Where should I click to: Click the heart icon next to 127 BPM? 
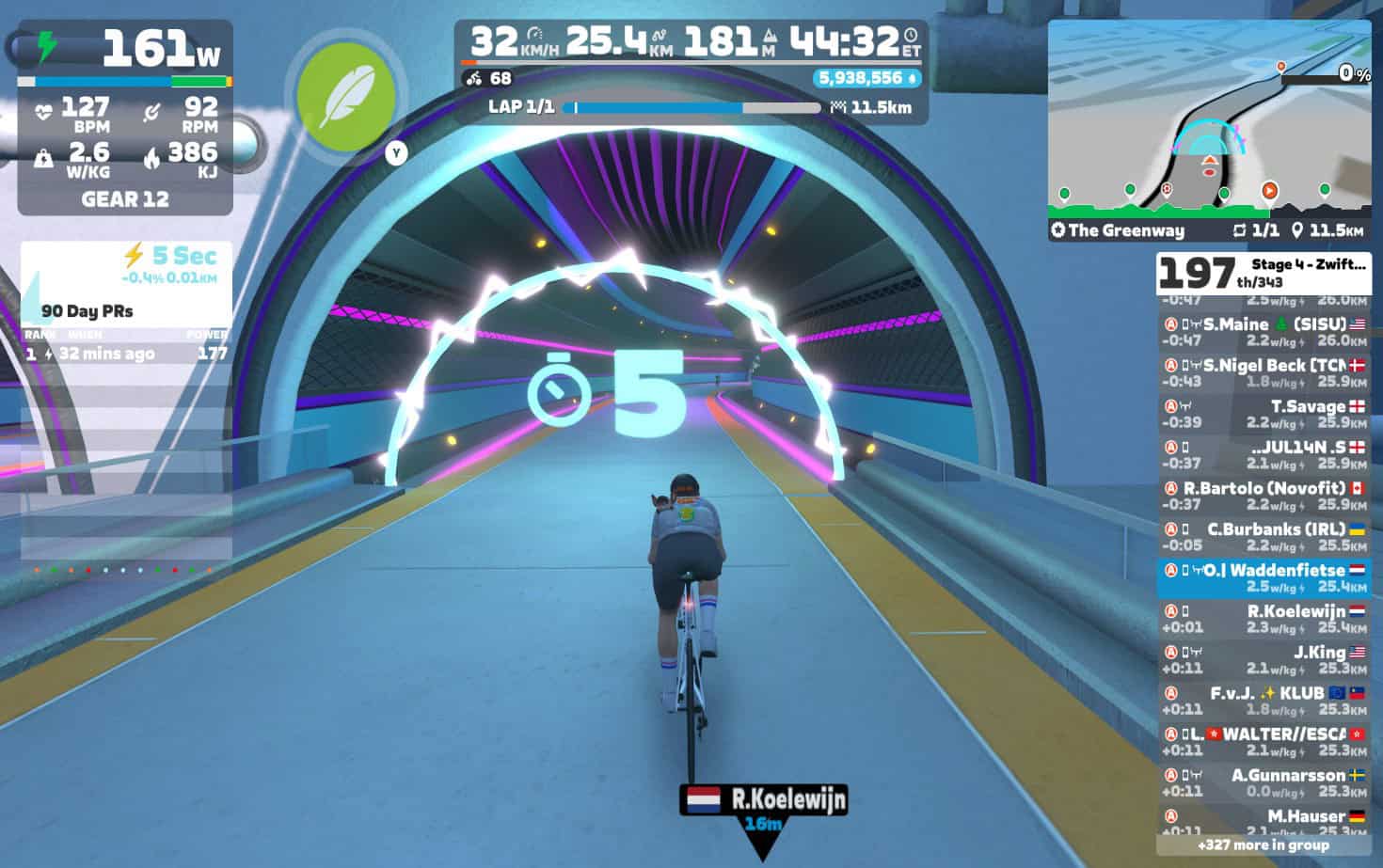coord(45,113)
